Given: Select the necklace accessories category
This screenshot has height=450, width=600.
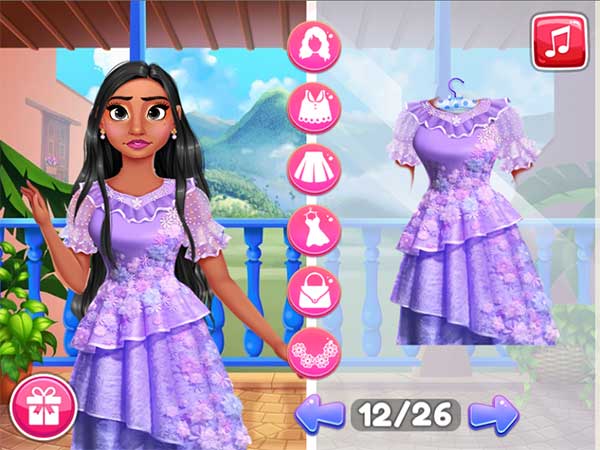Looking at the screenshot, I should tap(314, 353).
